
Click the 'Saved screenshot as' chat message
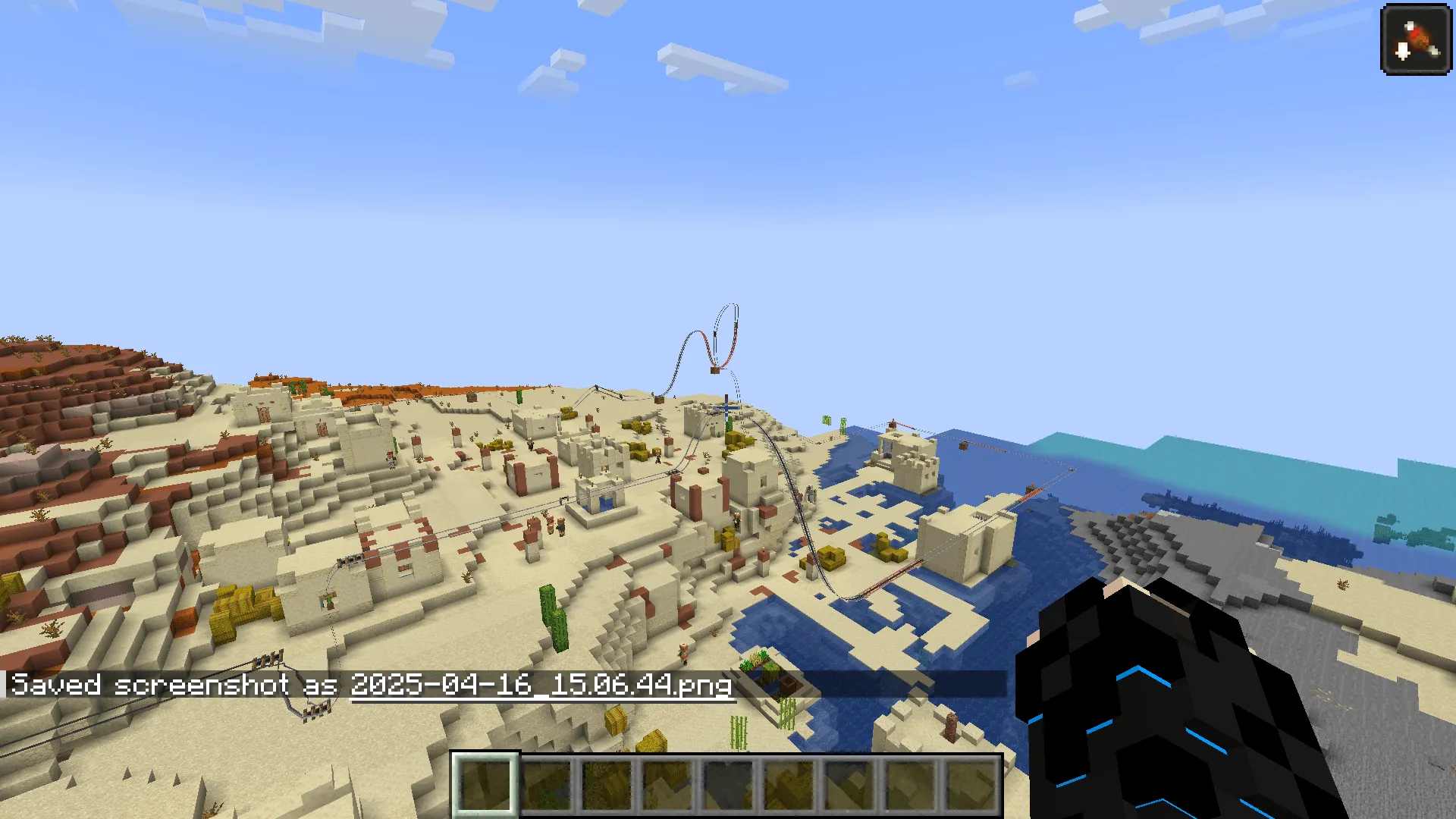click(x=174, y=685)
